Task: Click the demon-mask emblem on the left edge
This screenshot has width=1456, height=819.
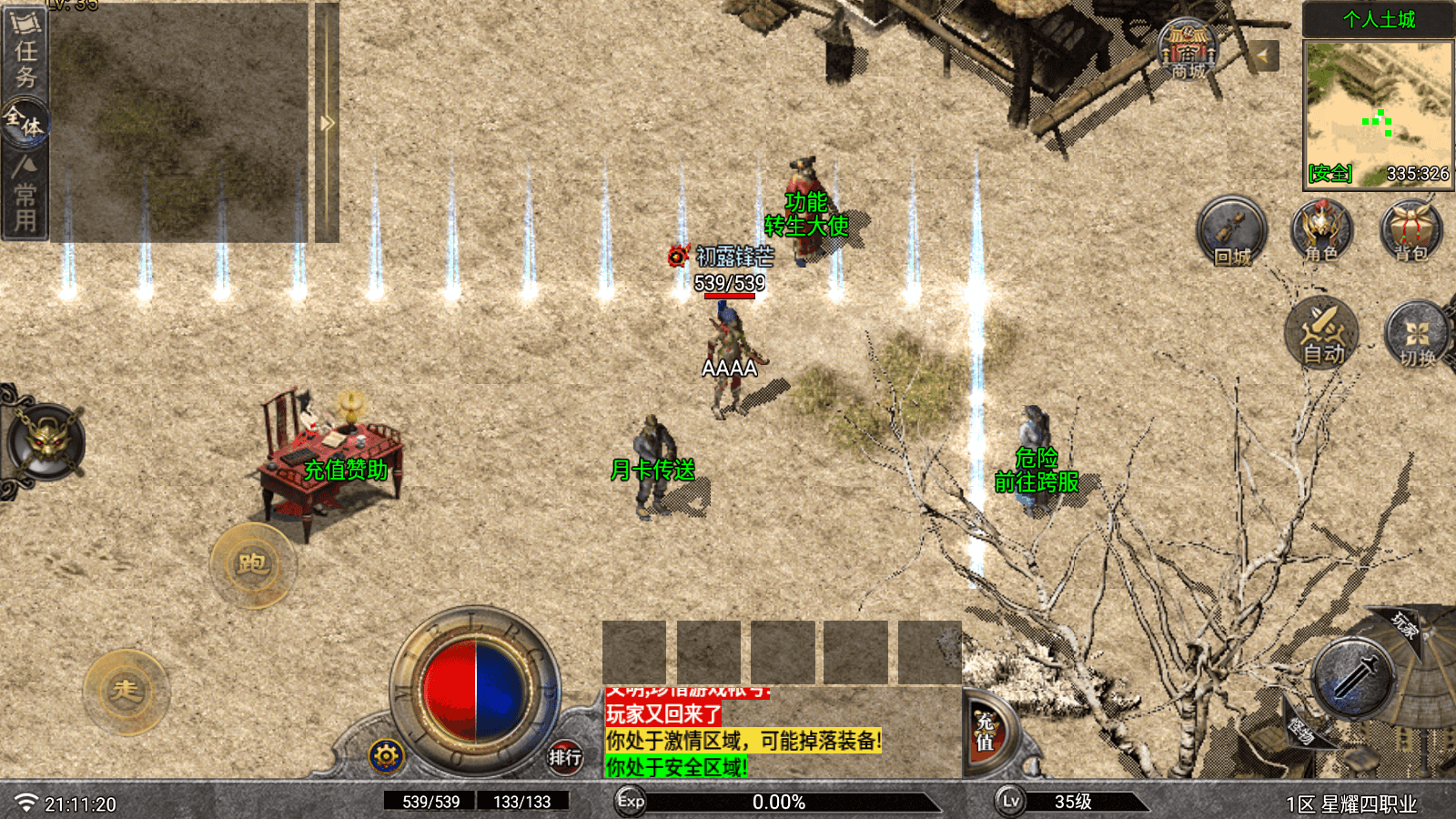Action: pos(46,442)
